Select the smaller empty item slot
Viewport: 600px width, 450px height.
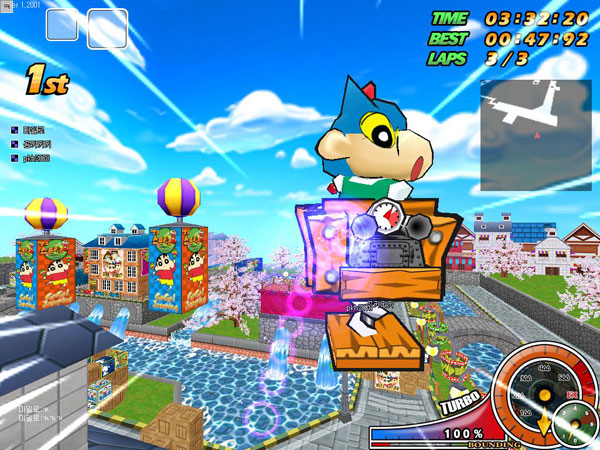point(62,25)
